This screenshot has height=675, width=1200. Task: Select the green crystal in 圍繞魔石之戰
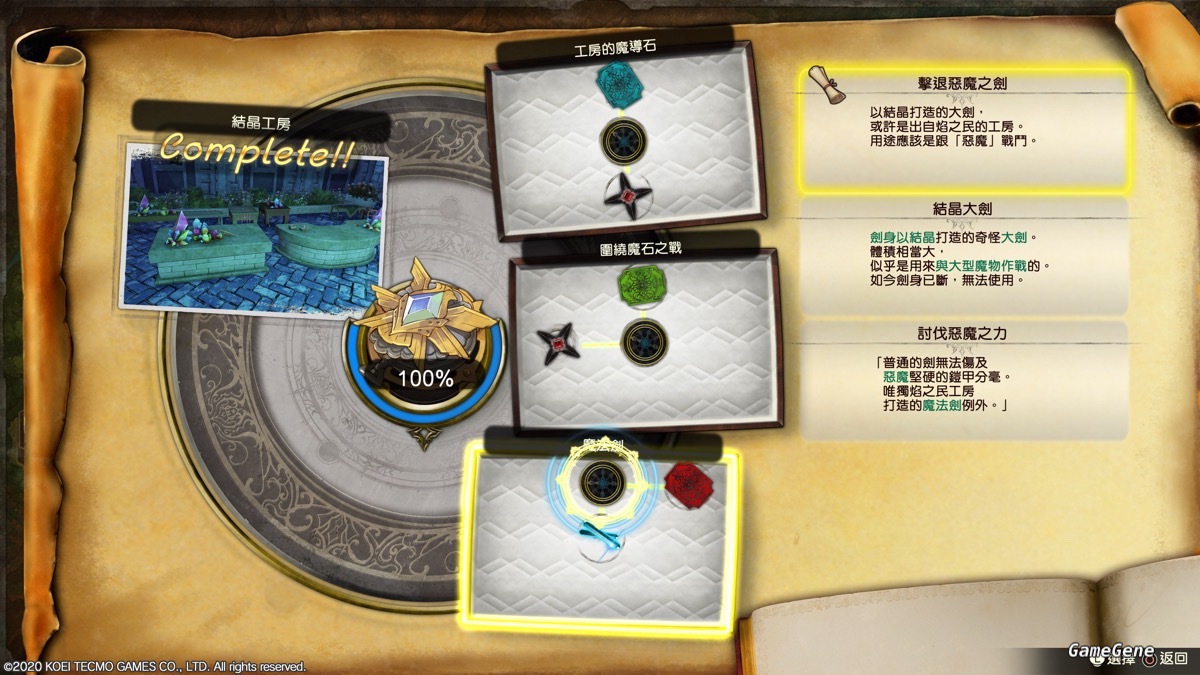[x=643, y=286]
